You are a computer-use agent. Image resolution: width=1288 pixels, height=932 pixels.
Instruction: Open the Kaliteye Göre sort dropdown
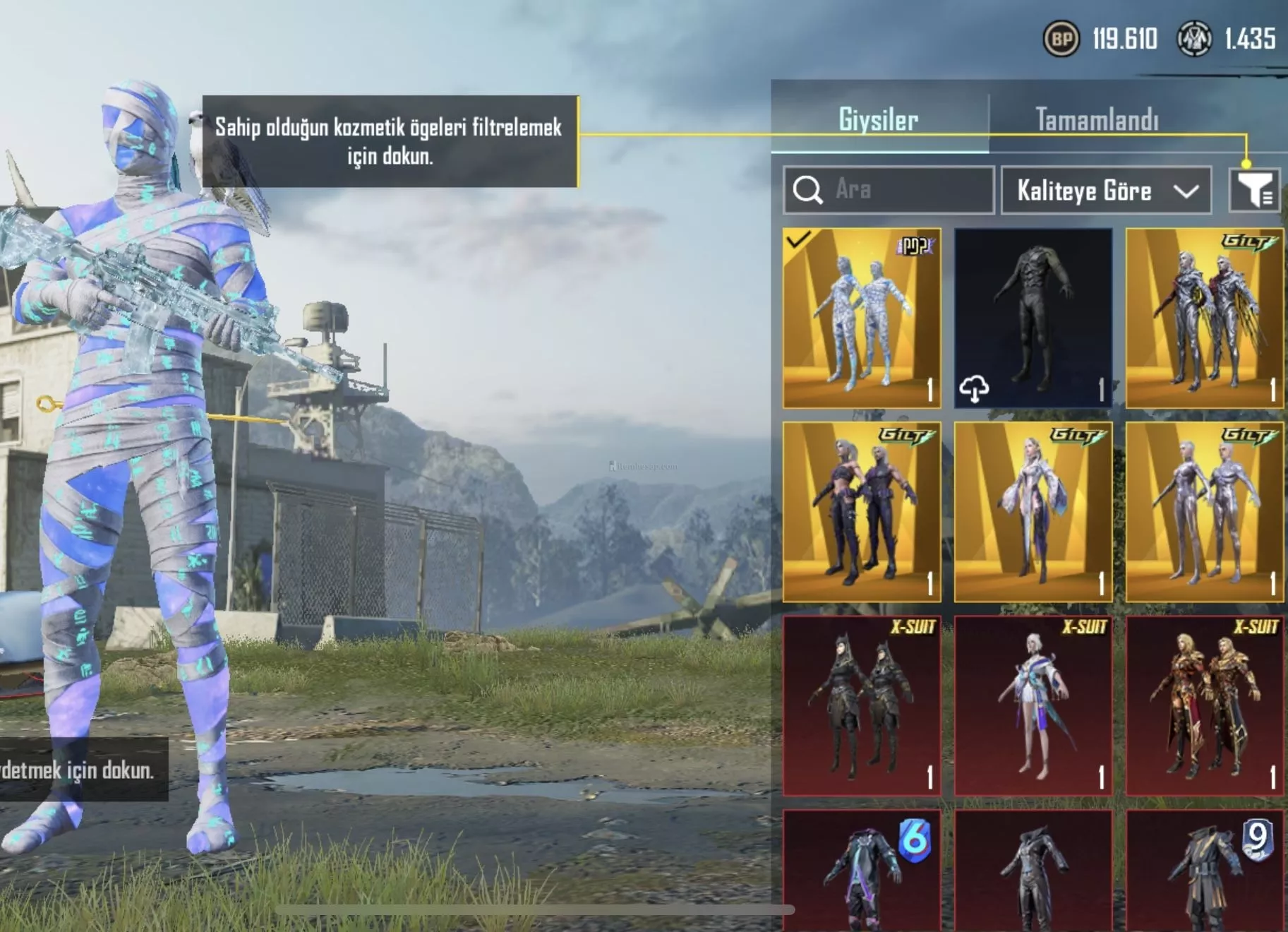(x=1106, y=191)
